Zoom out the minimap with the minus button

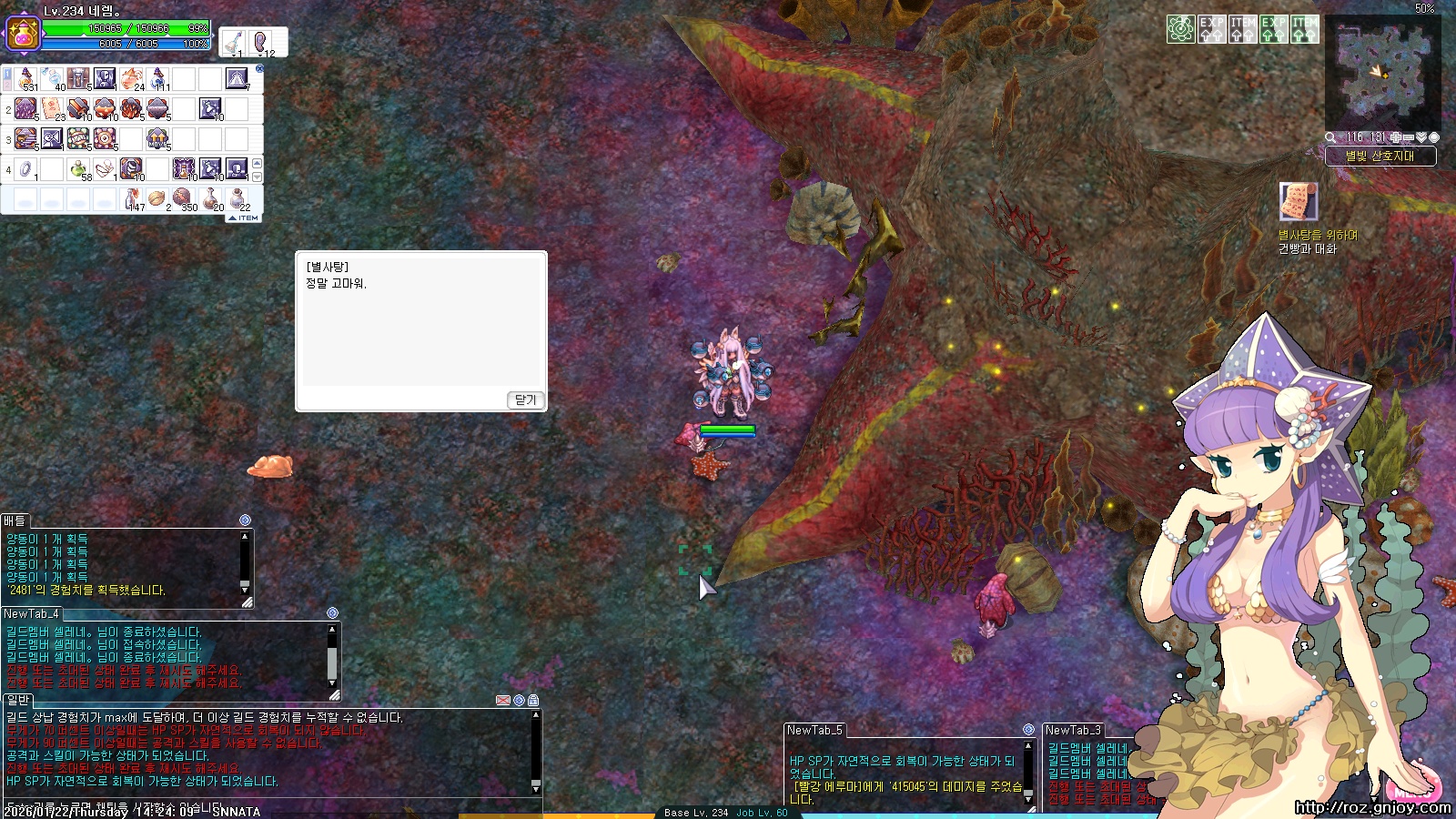coord(1409,137)
